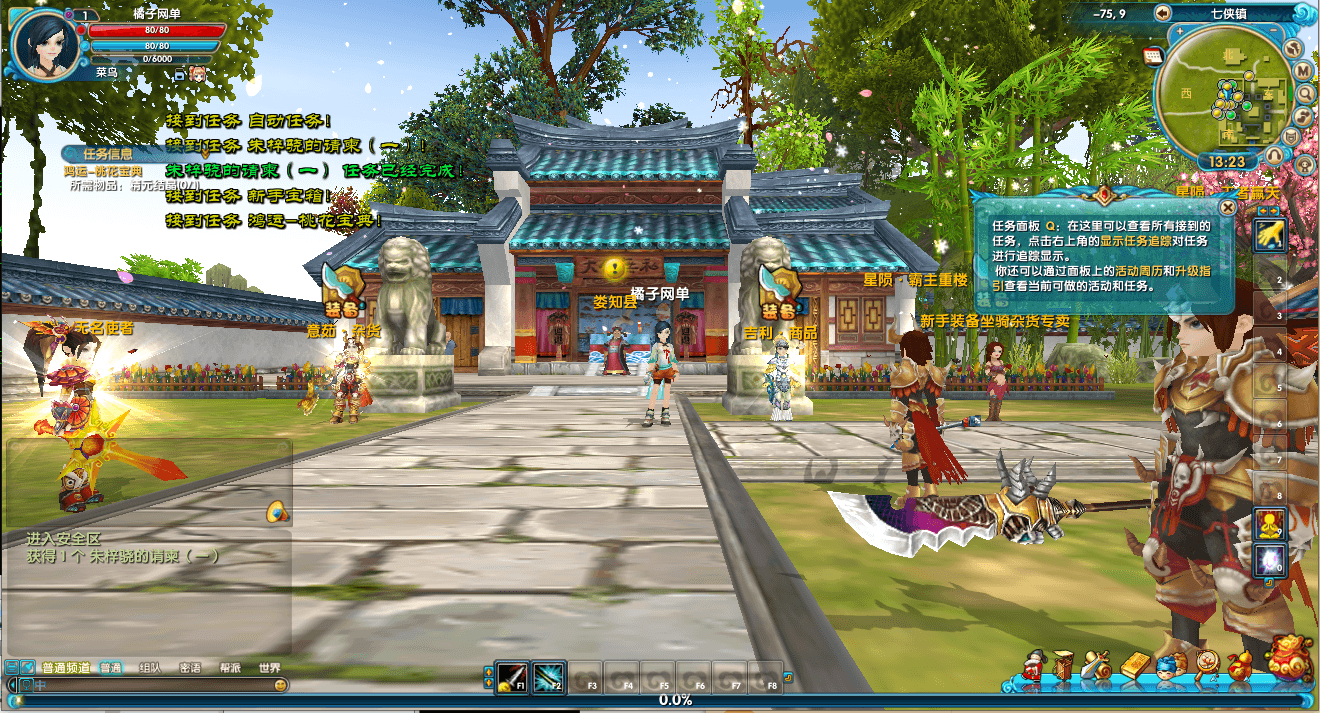The image size is (1320, 713).
Task: Open the calendar icon next to the minimap
Action: 1151,55
